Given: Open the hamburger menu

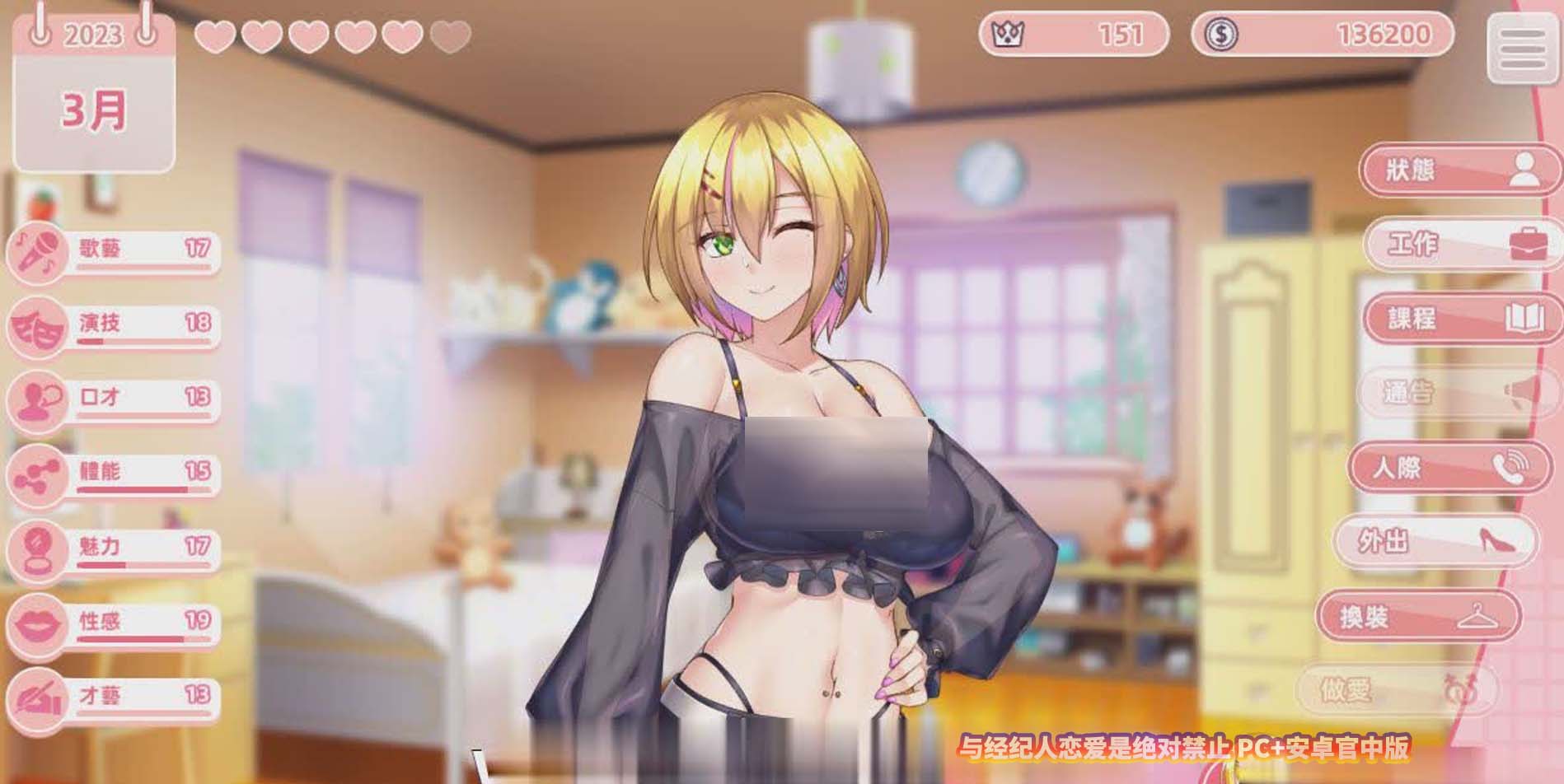Looking at the screenshot, I should point(1521,49).
